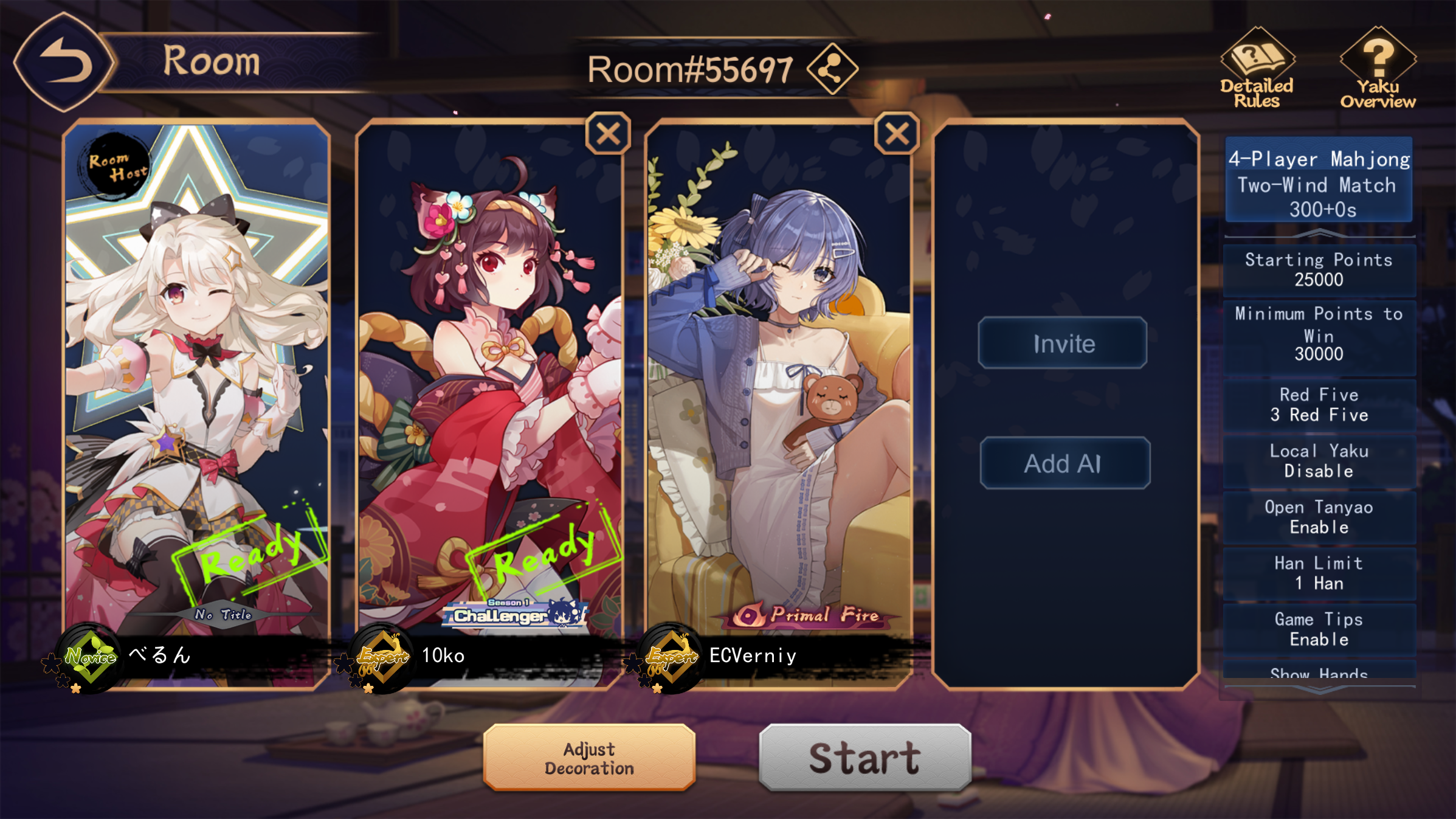Select ECVerniy's character card
The width and height of the screenshot is (1456, 819).
click(779, 377)
